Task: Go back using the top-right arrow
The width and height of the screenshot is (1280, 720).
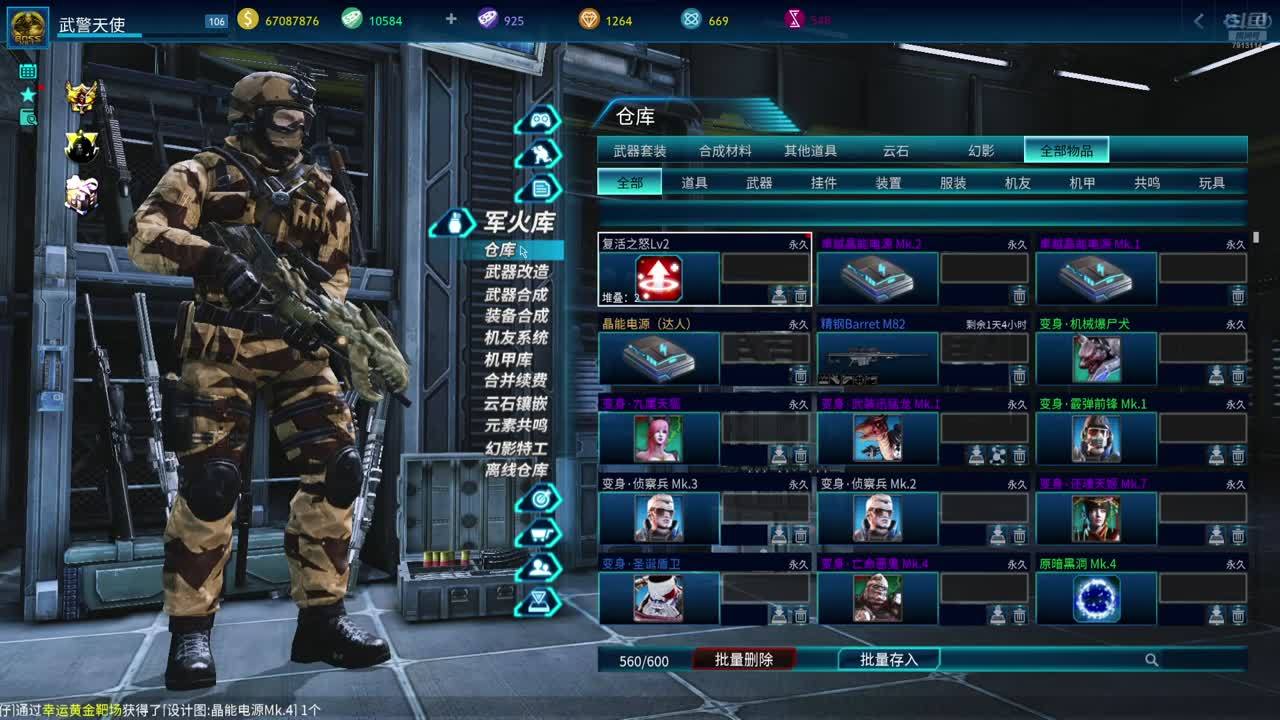Action: pos(1199,21)
